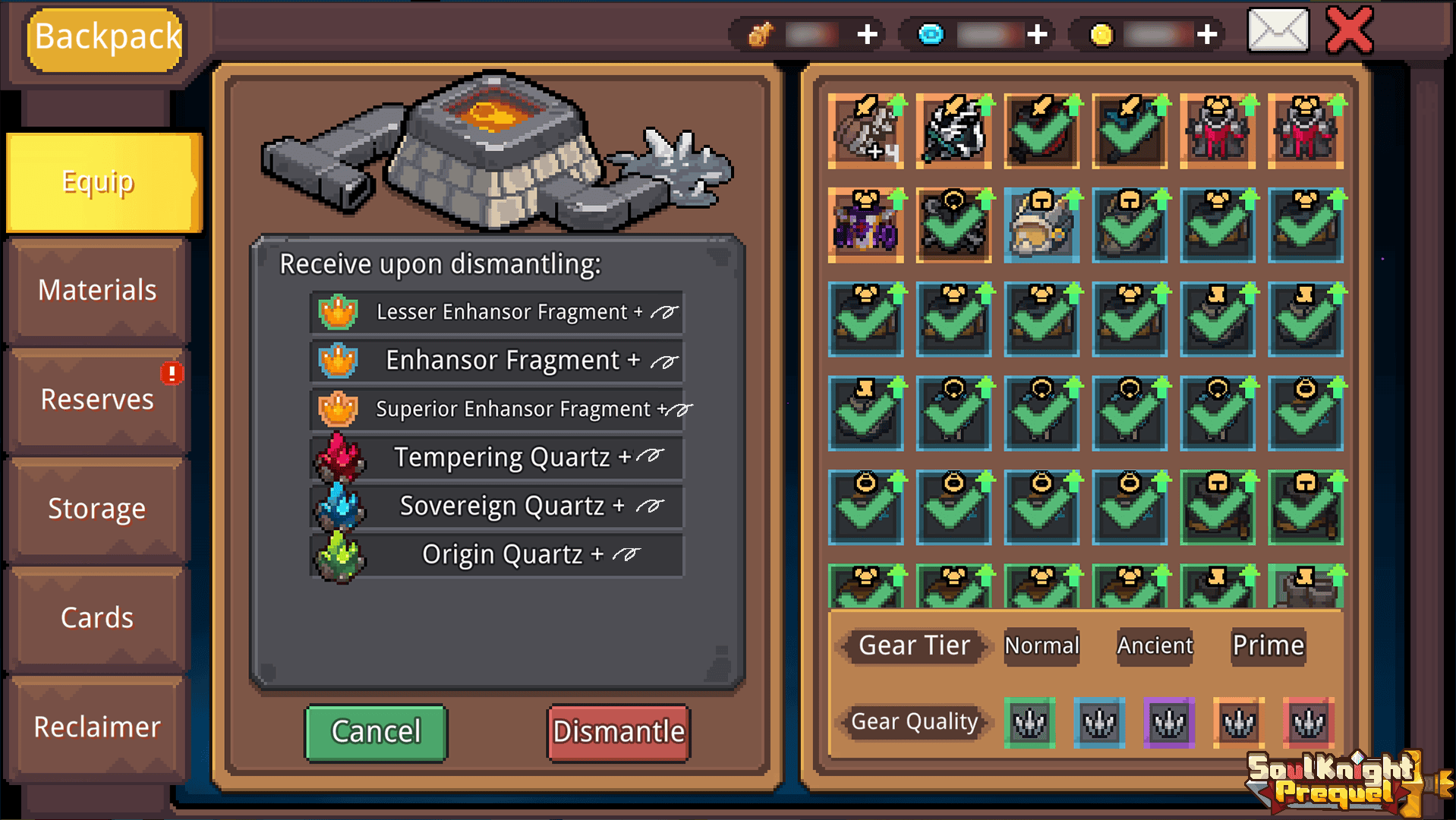1456x820 pixels.
Task: Click the Enhansor Fragment reward icon
Action: pyautogui.click(x=337, y=360)
